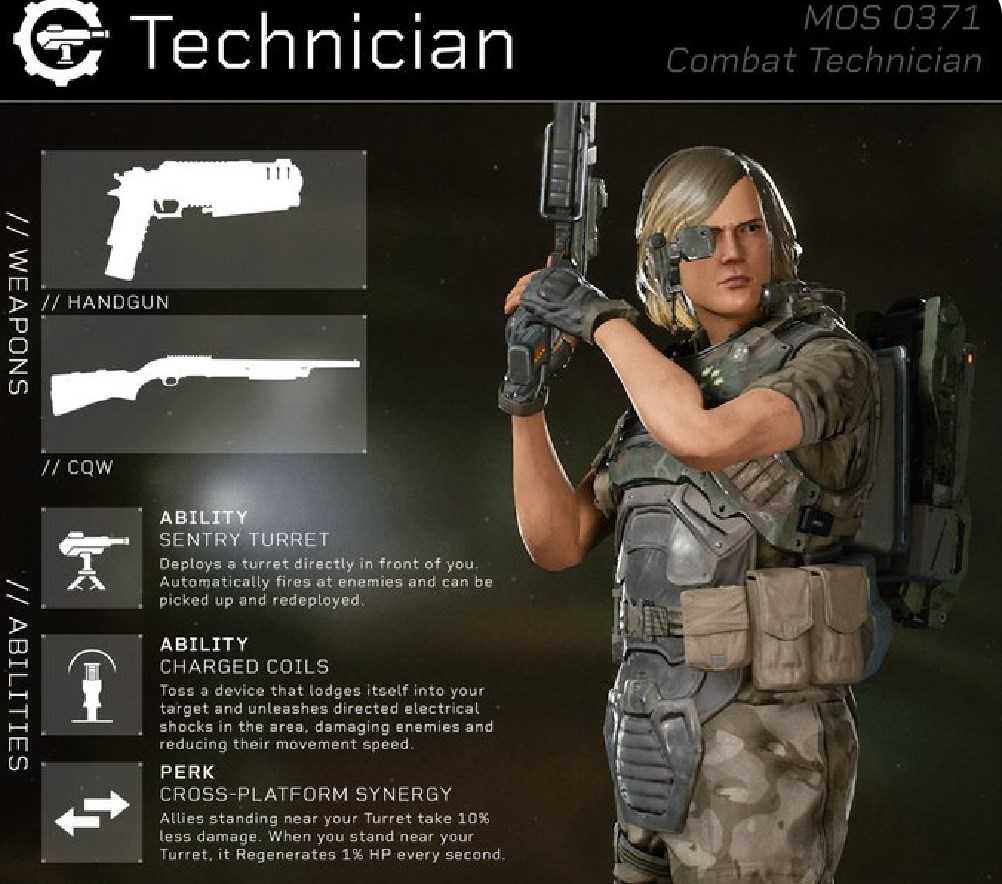
Task: Select the handgun weapon slot
Action: click(x=203, y=219)
